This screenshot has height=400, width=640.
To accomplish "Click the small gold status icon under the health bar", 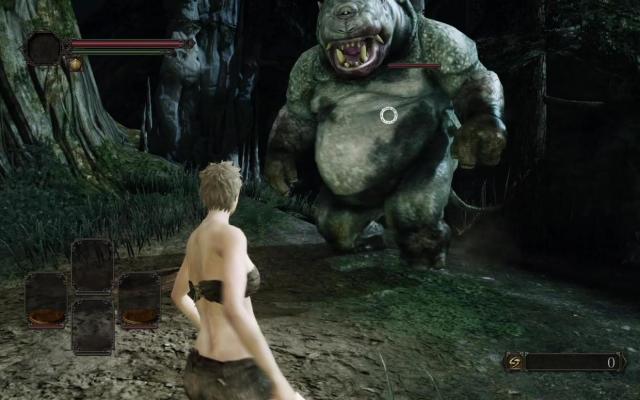I will pyautogui.click(x=75, y=63).
